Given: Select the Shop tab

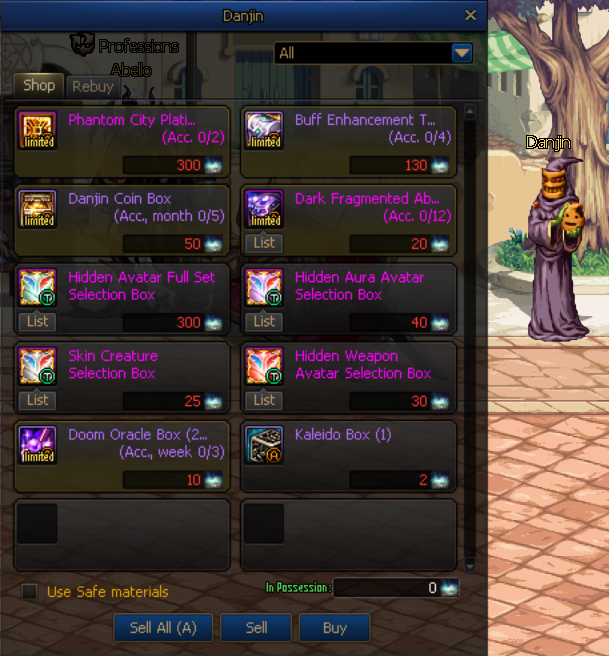Looking at the screenshot, I should tap(39, 86).
